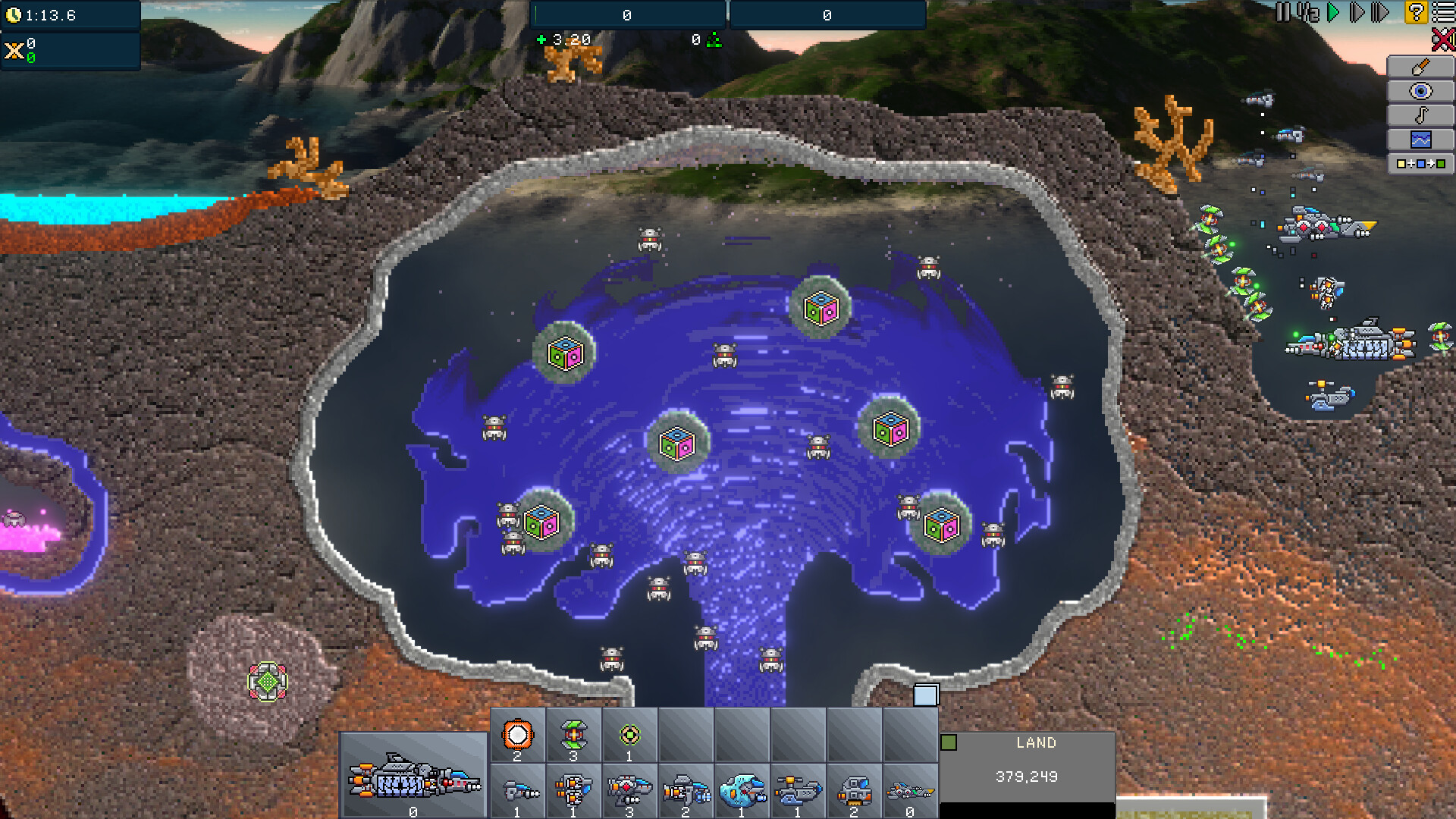Select normal play speed green arrow

[x=1333, y=12]
